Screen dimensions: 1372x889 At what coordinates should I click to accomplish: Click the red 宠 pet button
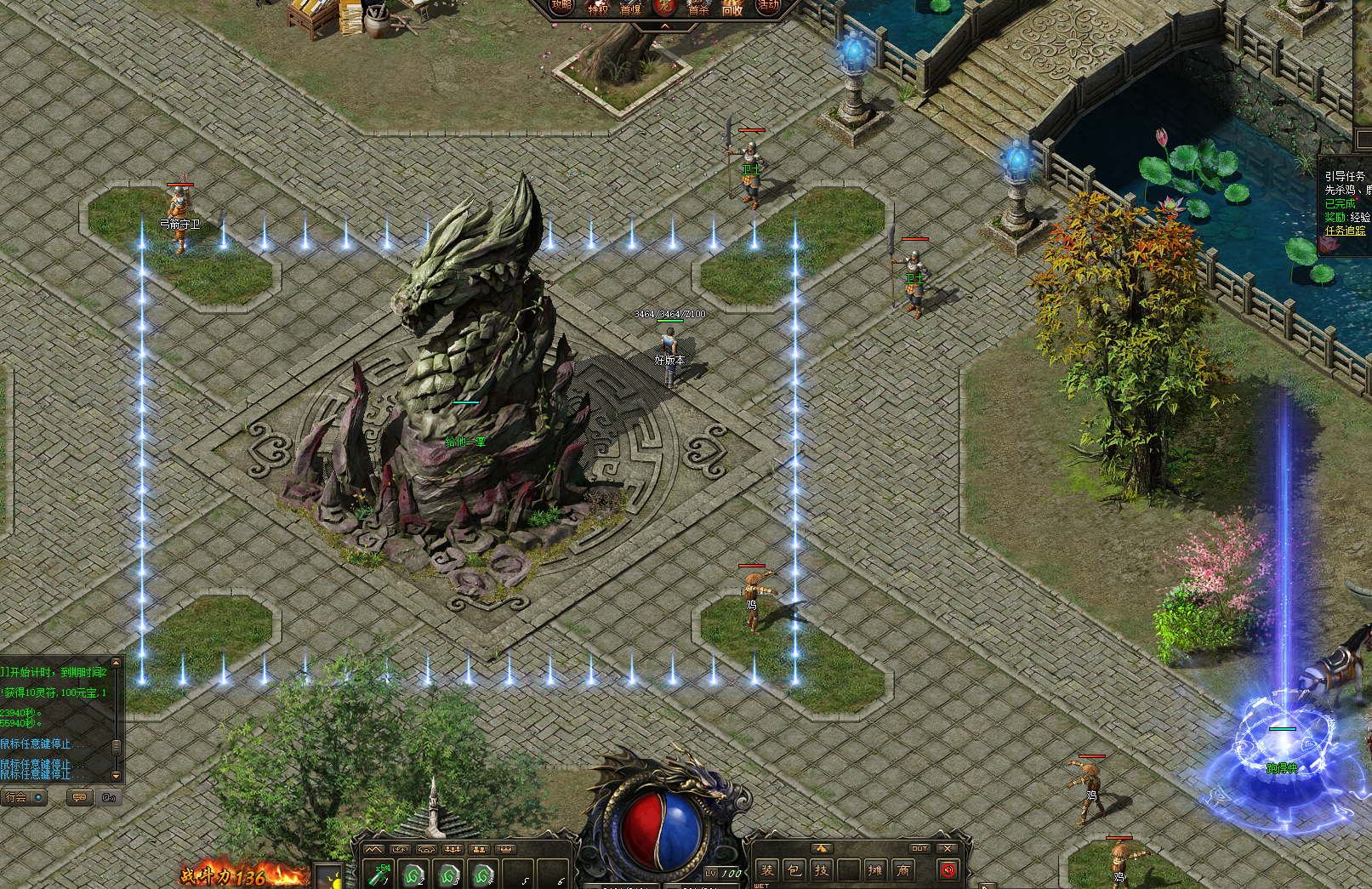click(665, 7)
